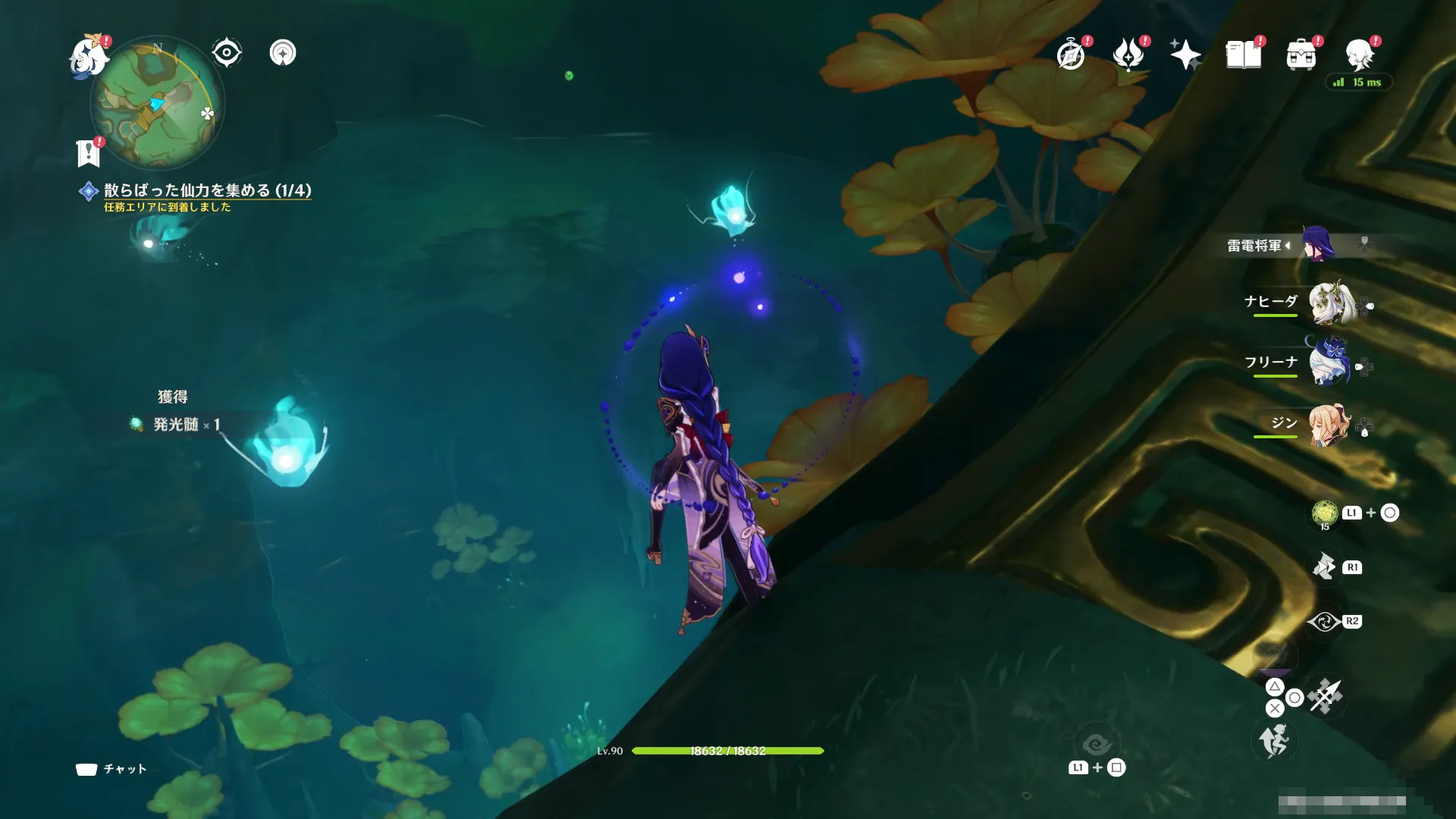Open the circular minimap

157,104
